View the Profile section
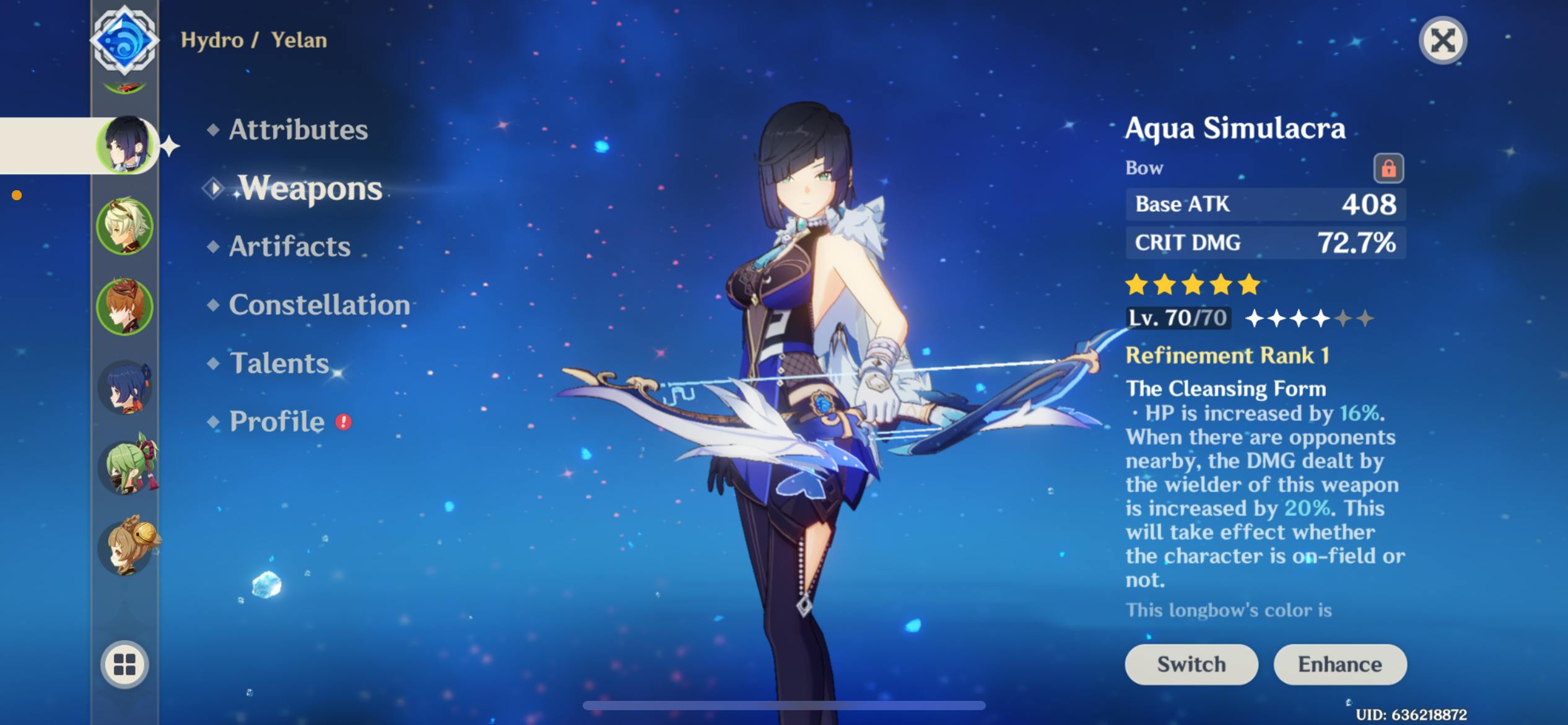 [277, 422]
